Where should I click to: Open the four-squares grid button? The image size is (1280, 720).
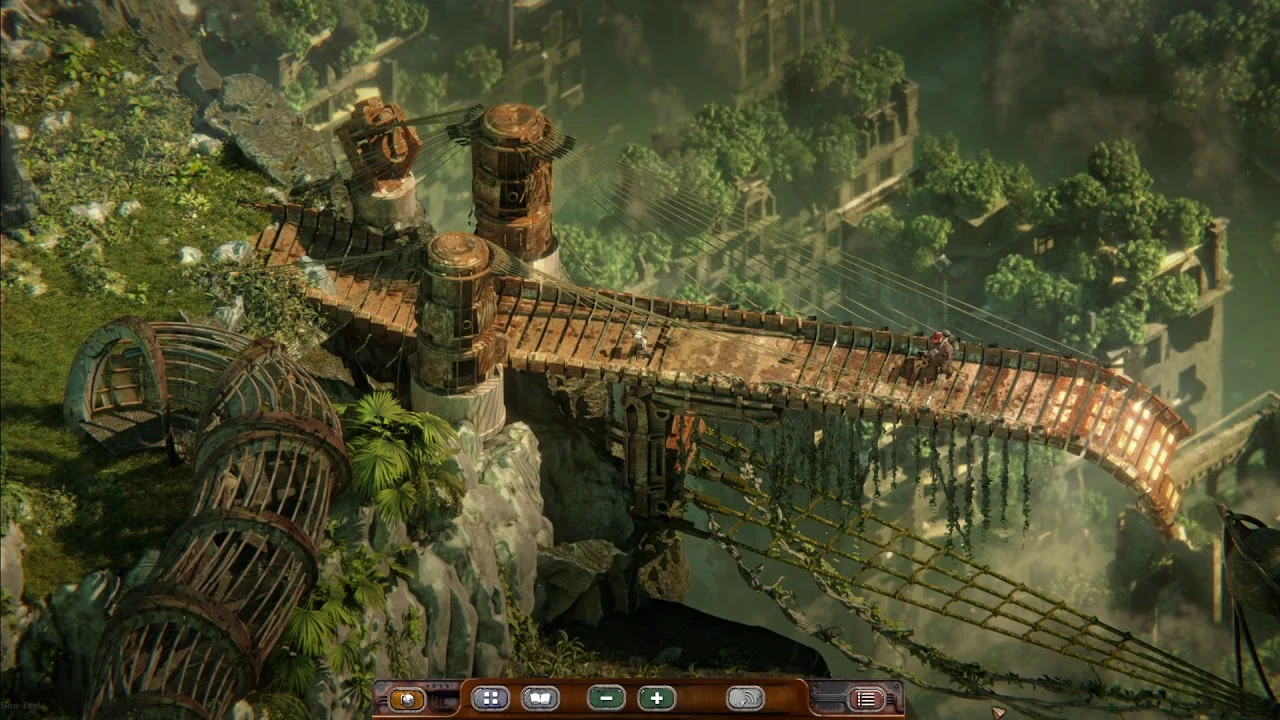coord(490,698)
